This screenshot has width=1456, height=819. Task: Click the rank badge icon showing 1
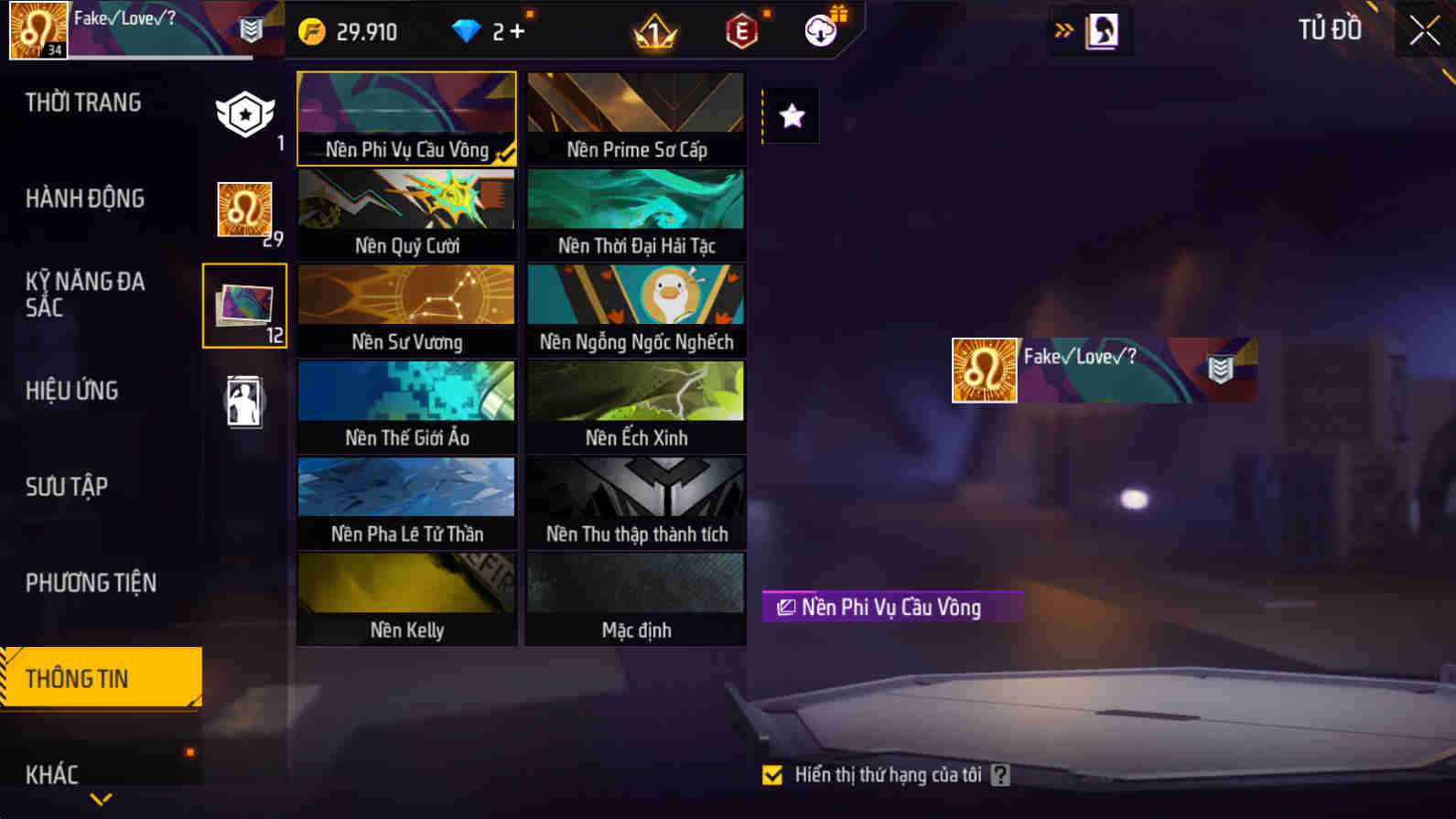244,114
